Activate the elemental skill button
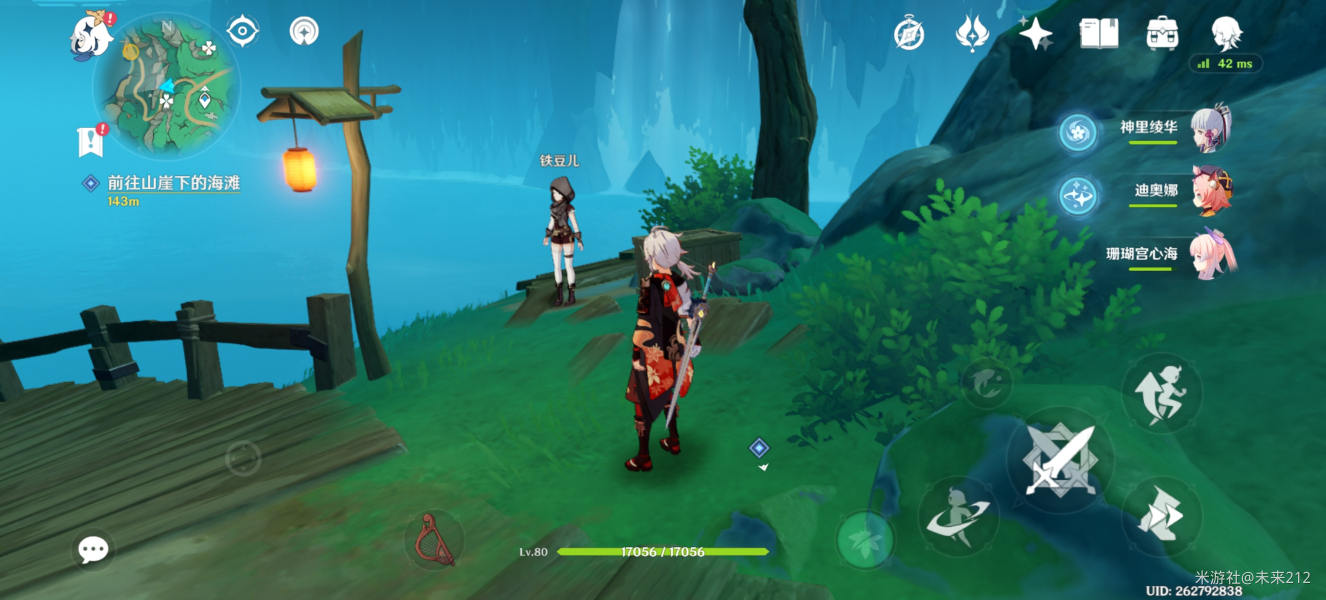Image resolution: width=1326 pixels, height=600 pixels. click(x=958, y=515)
